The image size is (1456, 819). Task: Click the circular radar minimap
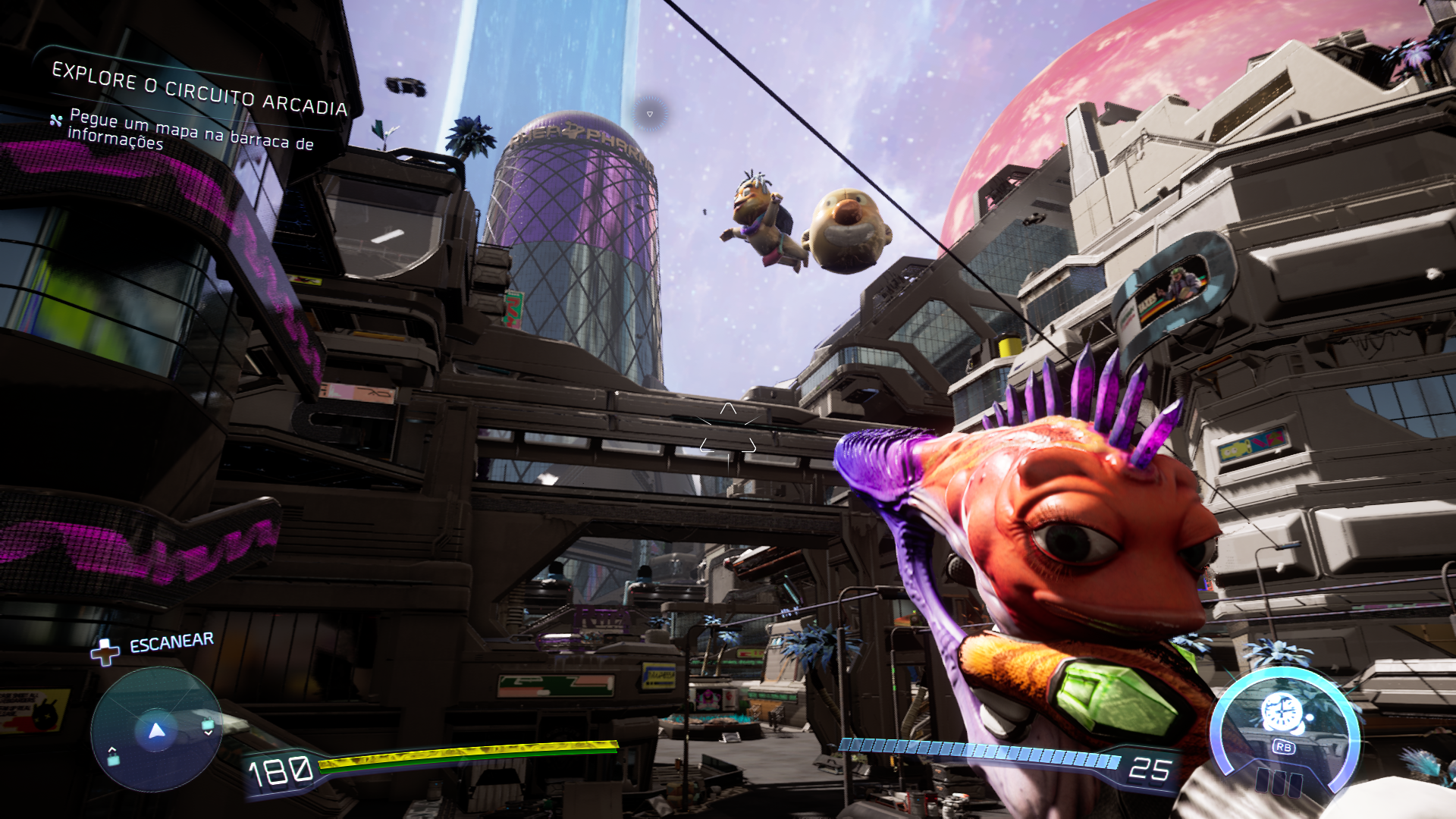point(156,730)
